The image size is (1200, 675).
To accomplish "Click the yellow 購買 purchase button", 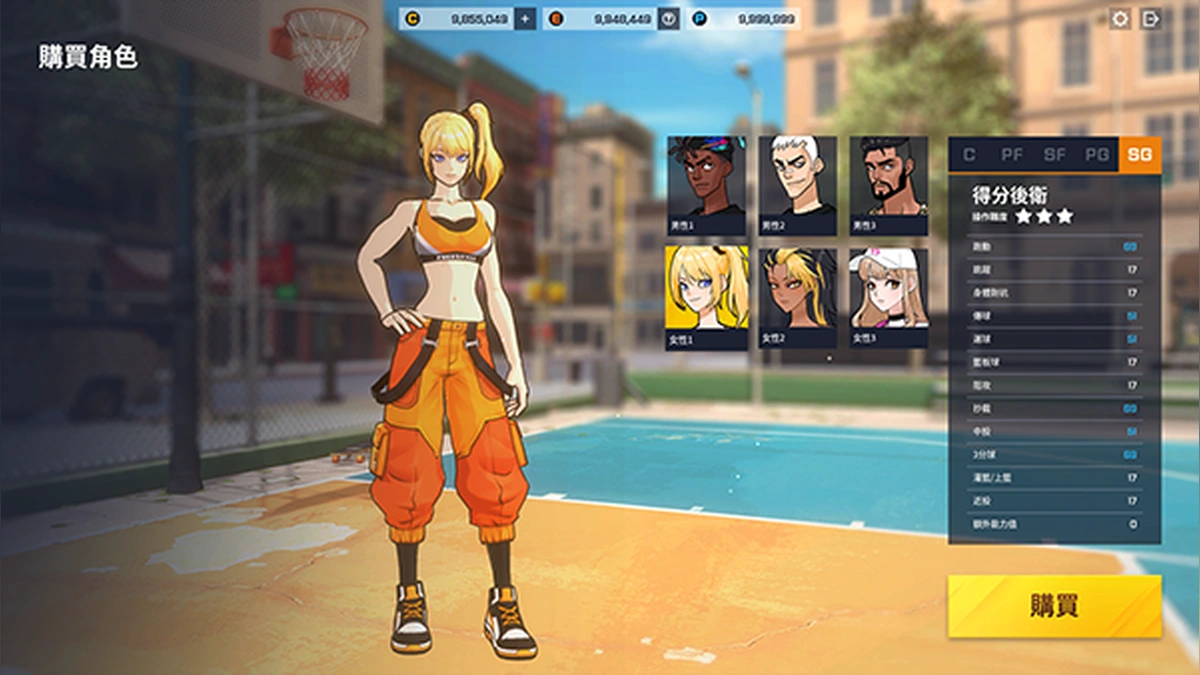I will 1054,606.
